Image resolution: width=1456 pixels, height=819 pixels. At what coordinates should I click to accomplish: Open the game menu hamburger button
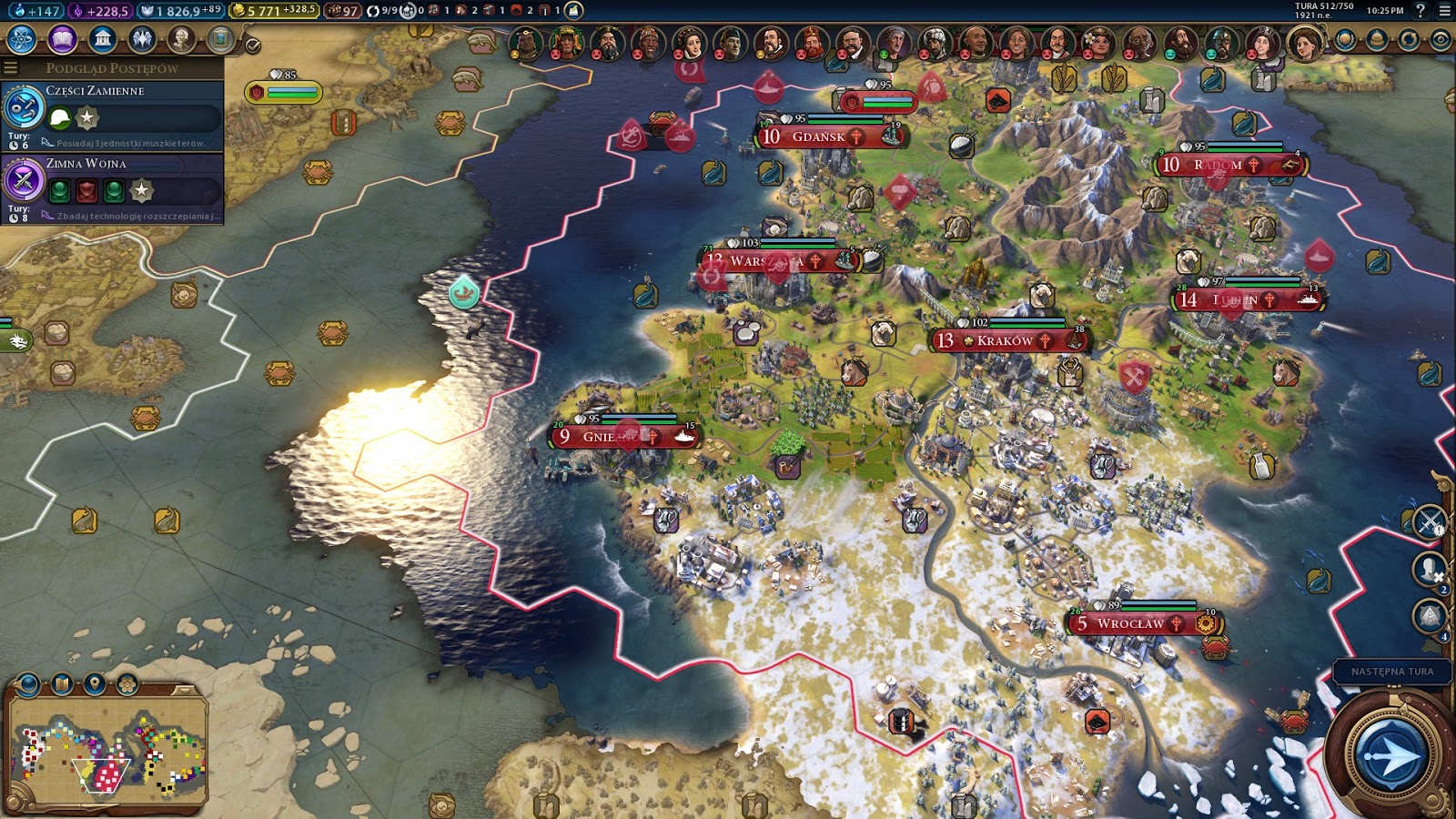[x=1445, y=11]
